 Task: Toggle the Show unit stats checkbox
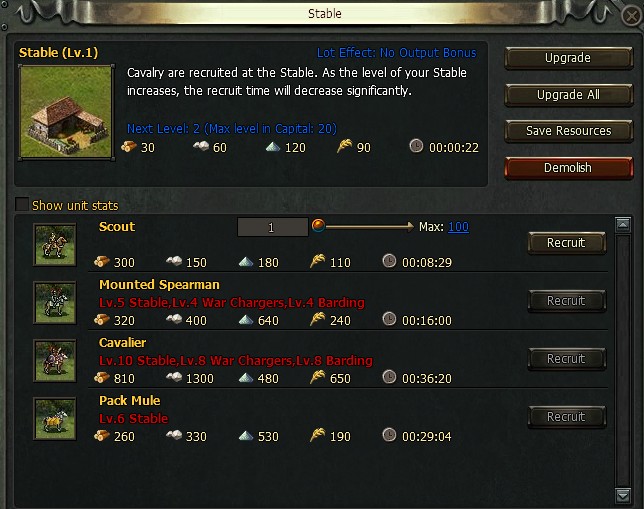click(22, 206)
